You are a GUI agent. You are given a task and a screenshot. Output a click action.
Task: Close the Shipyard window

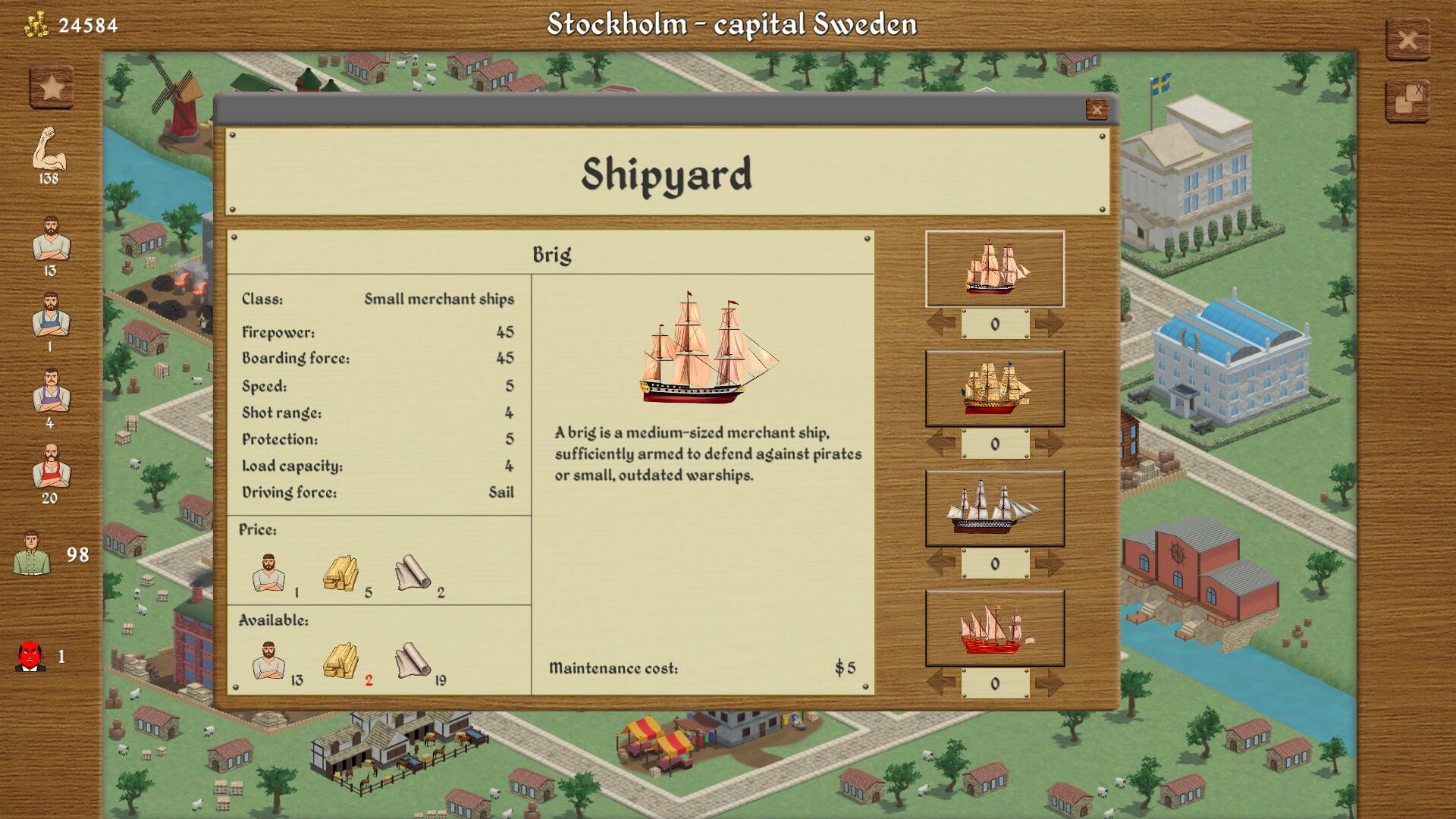tap(1097, 110)
